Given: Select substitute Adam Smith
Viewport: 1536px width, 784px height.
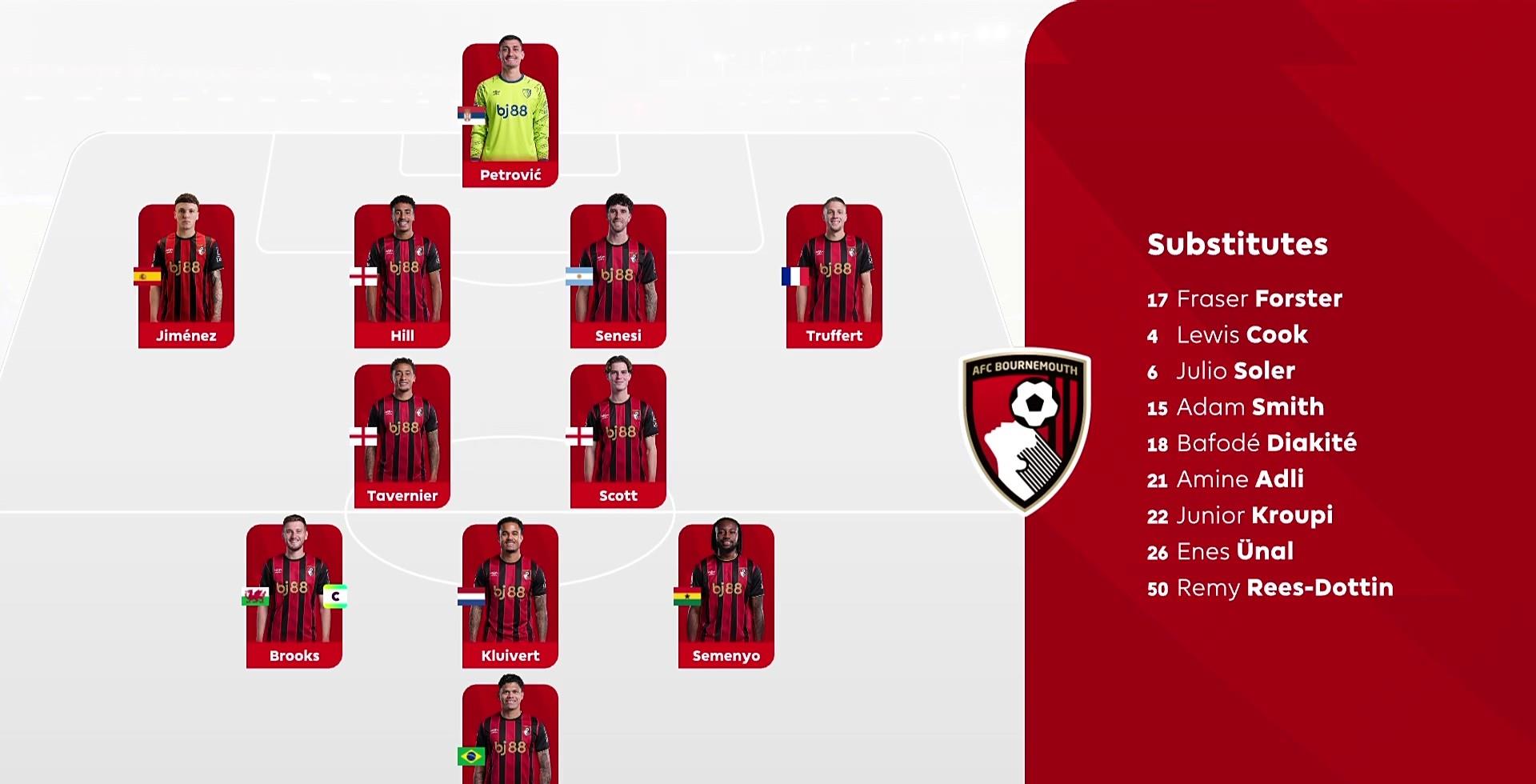Looking at the screenshot, I should 1236,407.
